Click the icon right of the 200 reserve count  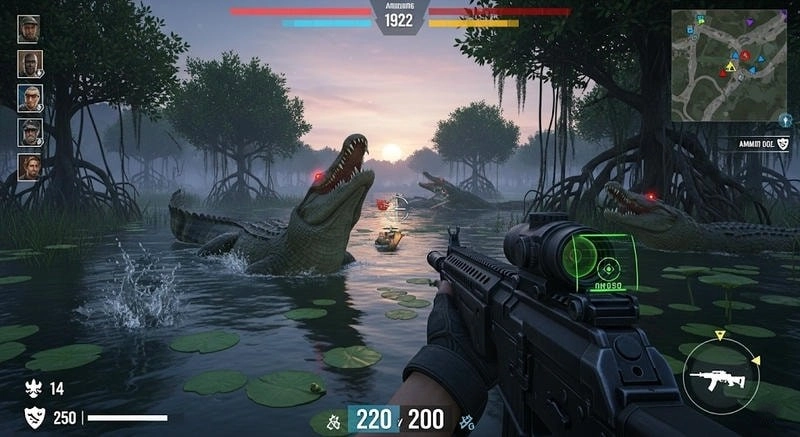463,420
